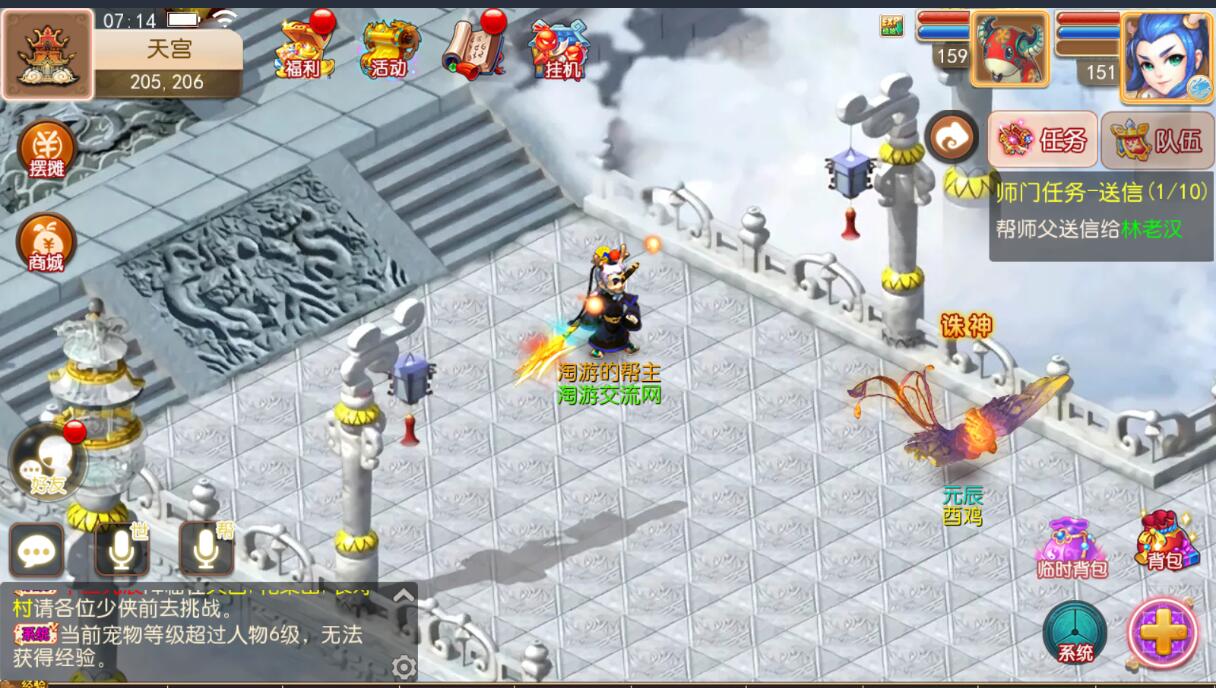Open the 福利 welfare rewards icon
This screenshot has height=688, width=1216.
pyautogui.click(x=303, y=47)
